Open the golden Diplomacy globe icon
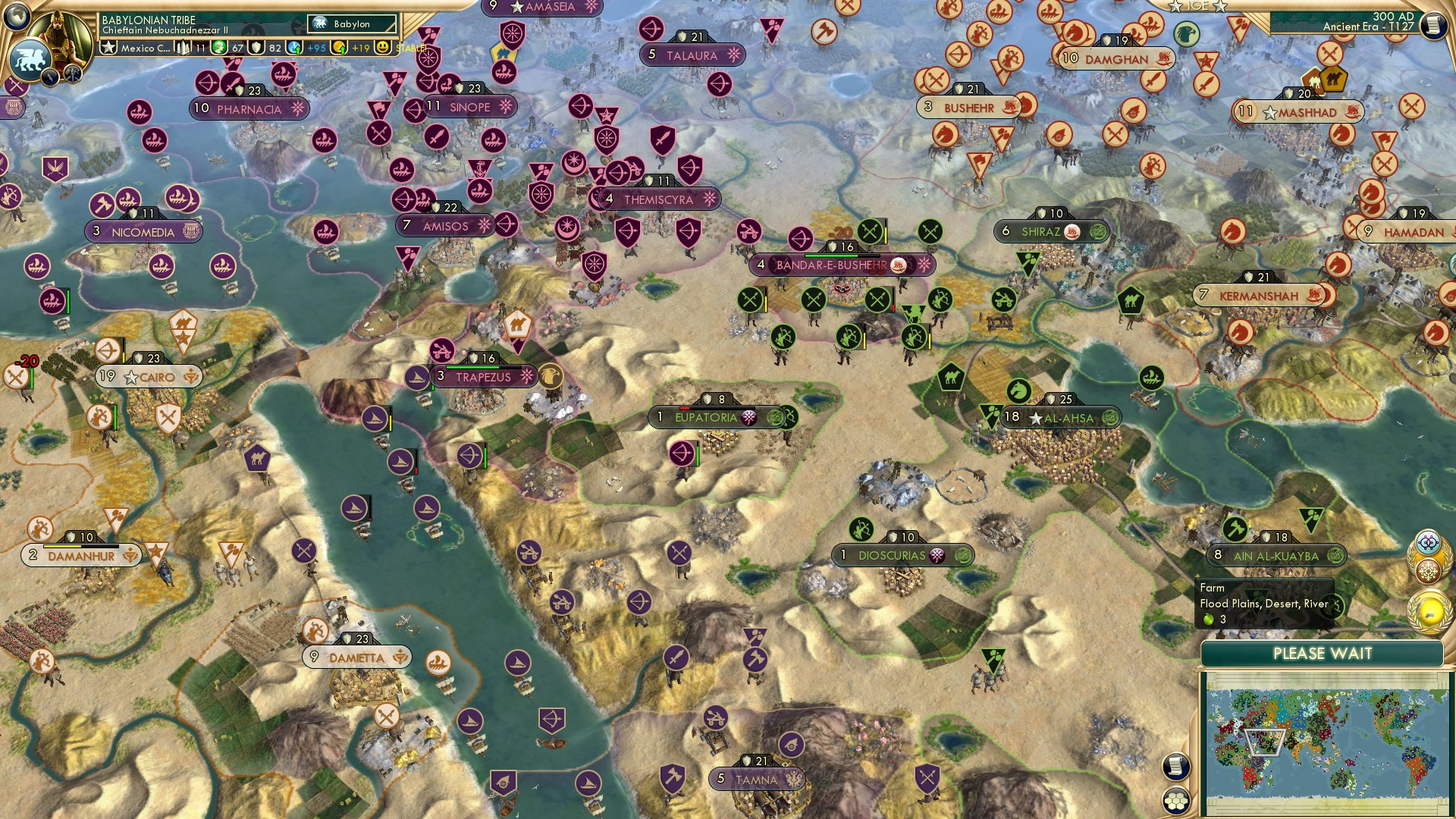 coord(1429,610)
